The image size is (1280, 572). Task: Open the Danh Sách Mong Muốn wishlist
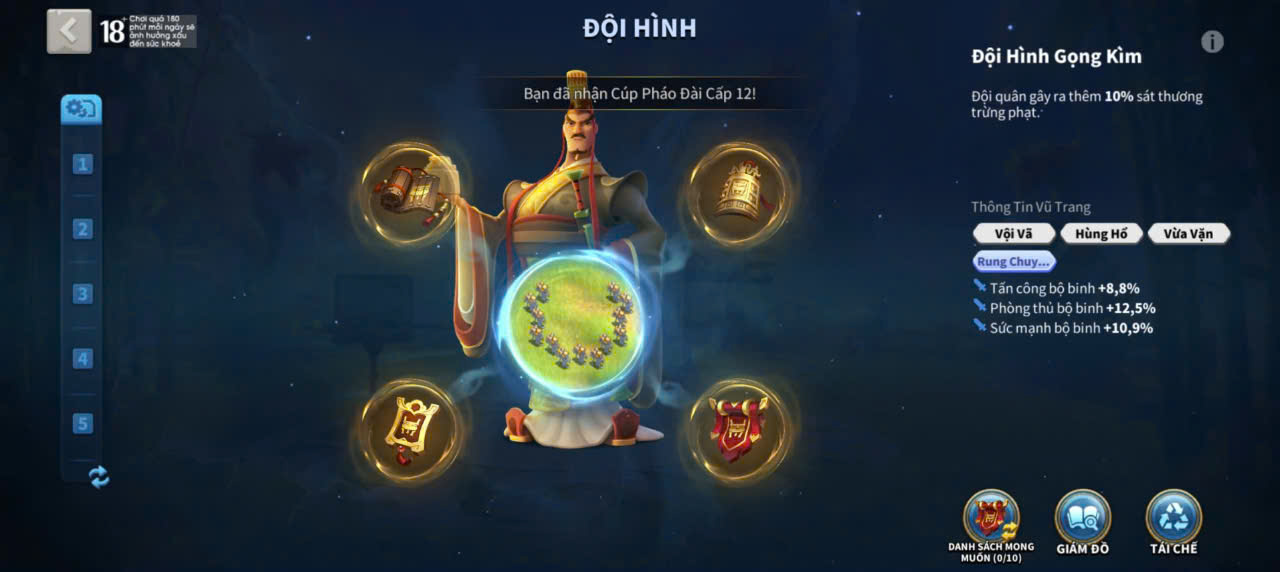coord(990,517)
